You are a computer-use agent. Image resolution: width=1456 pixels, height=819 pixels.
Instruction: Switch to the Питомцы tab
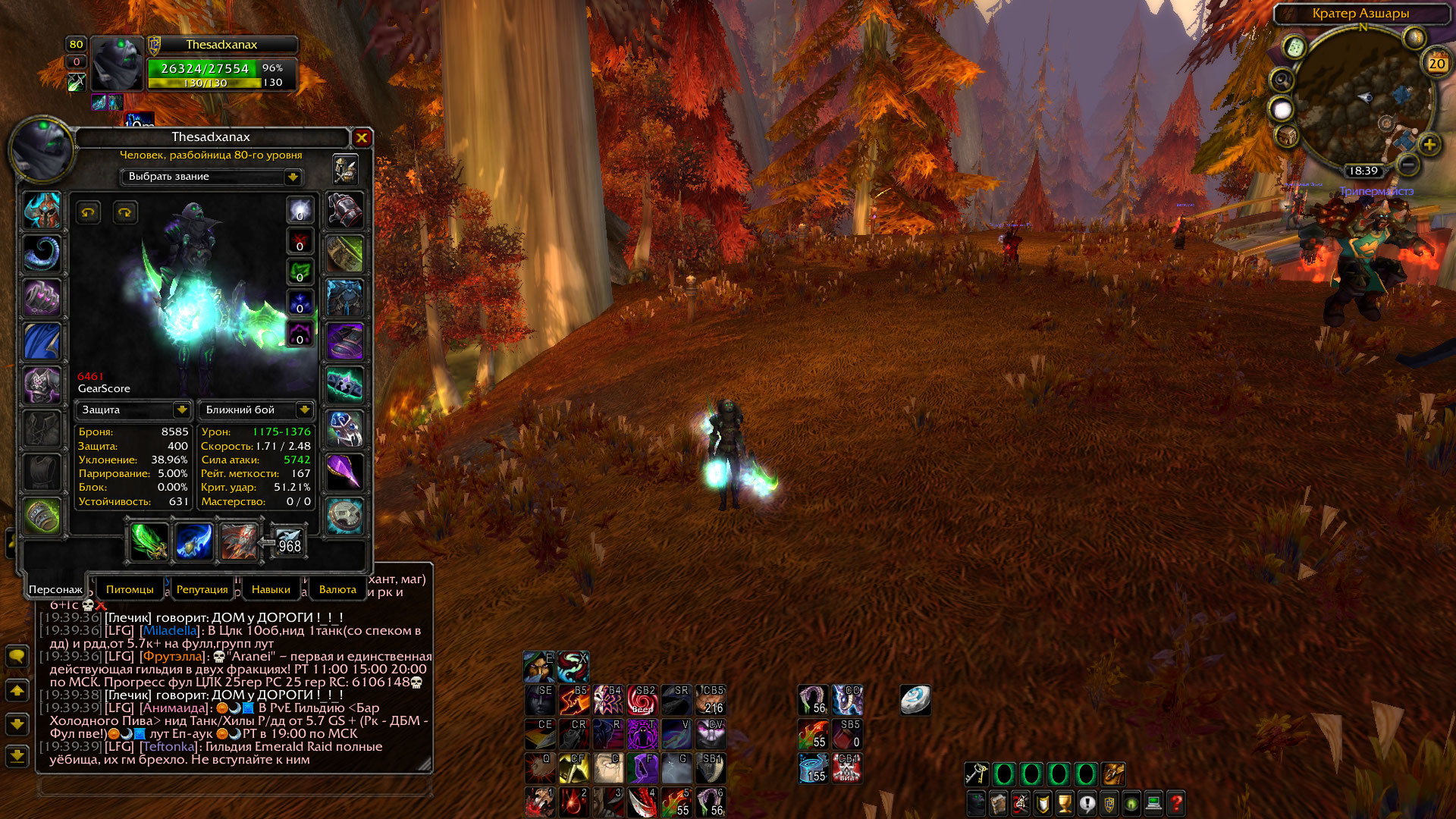(130, 589)
